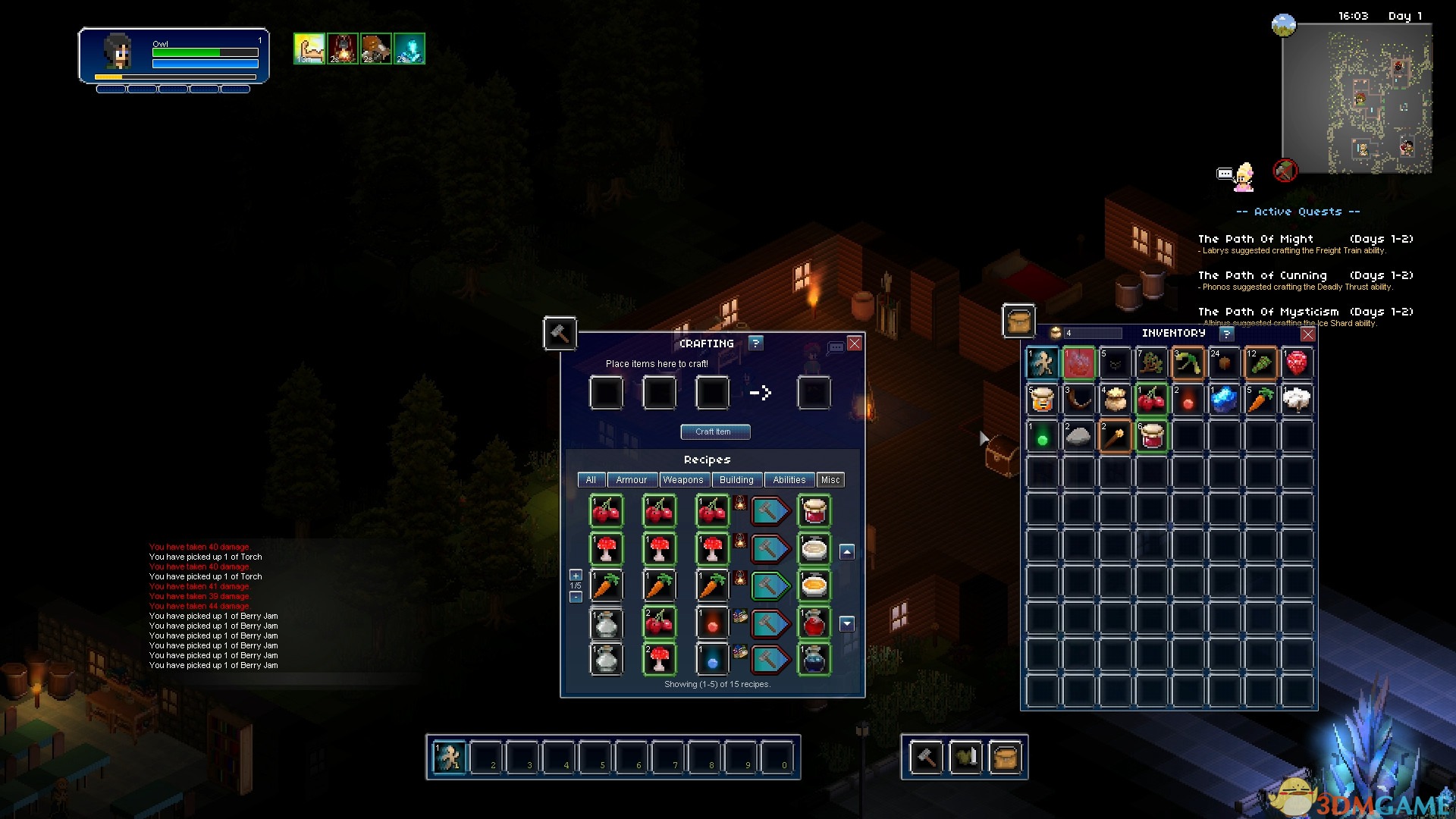Switch to the Armour recipes tab
The image size is (1456, 819).
[631, 480]
